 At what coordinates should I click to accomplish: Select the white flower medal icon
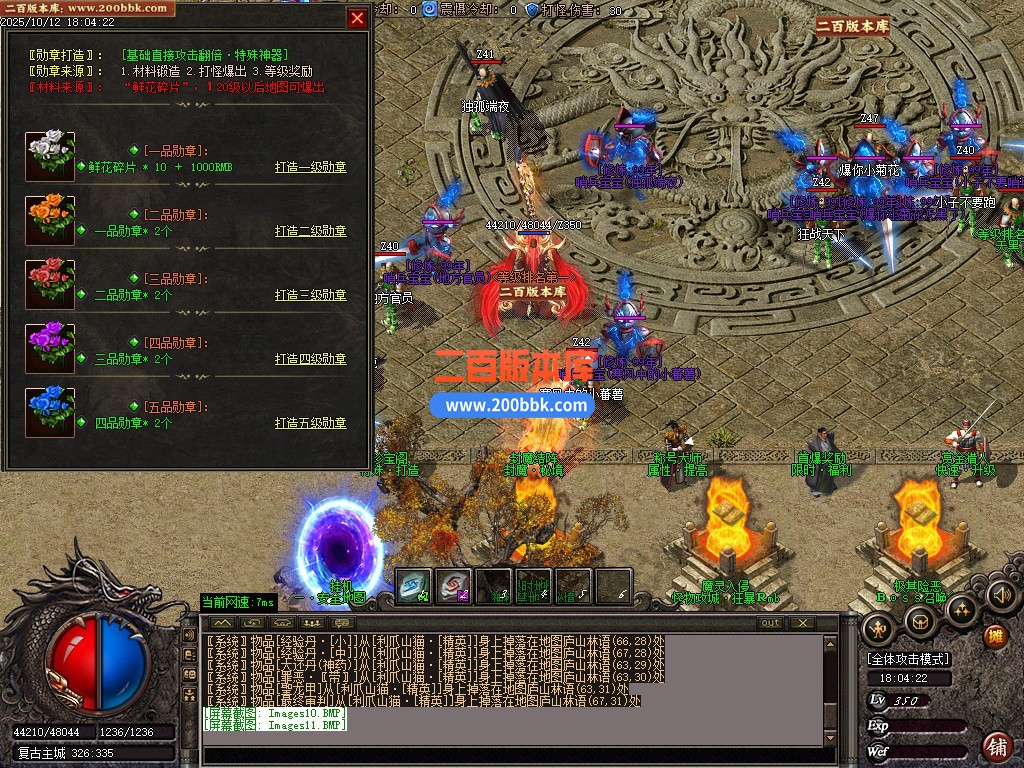pos(50,156)
